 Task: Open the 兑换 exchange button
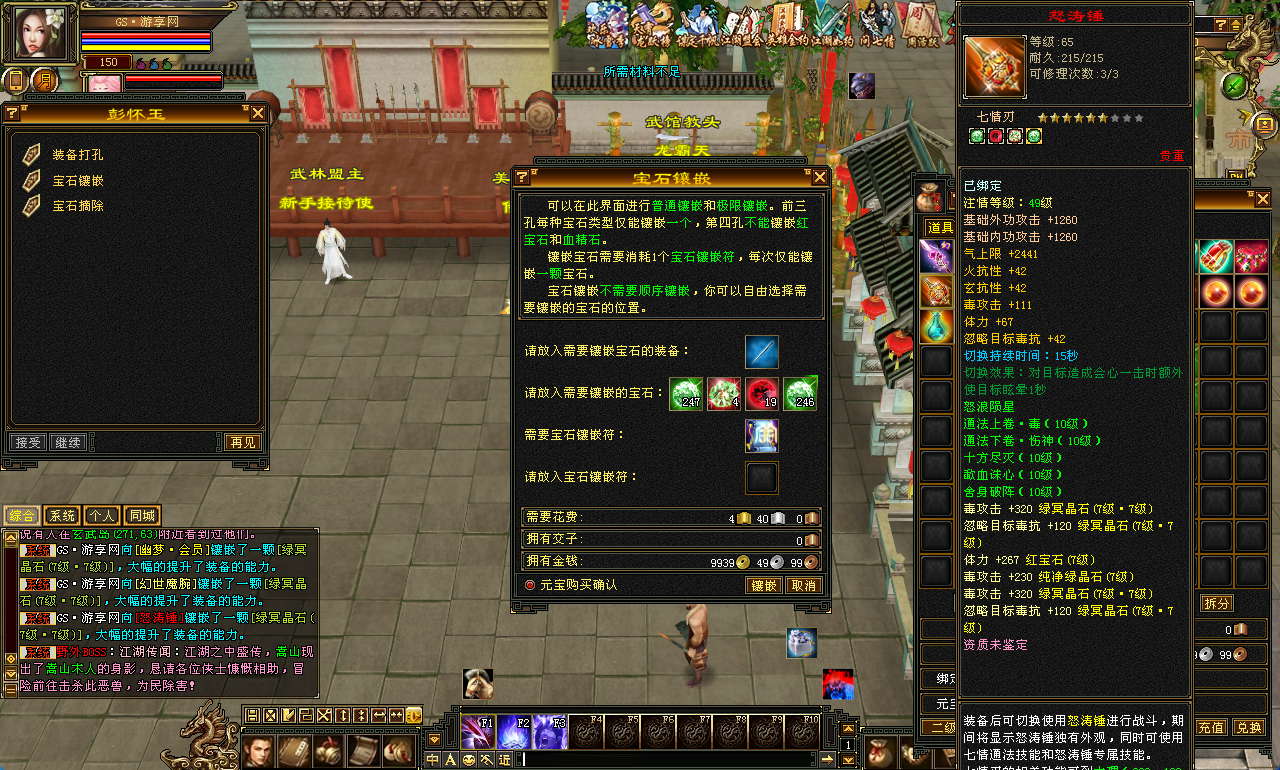point(1248,727)
